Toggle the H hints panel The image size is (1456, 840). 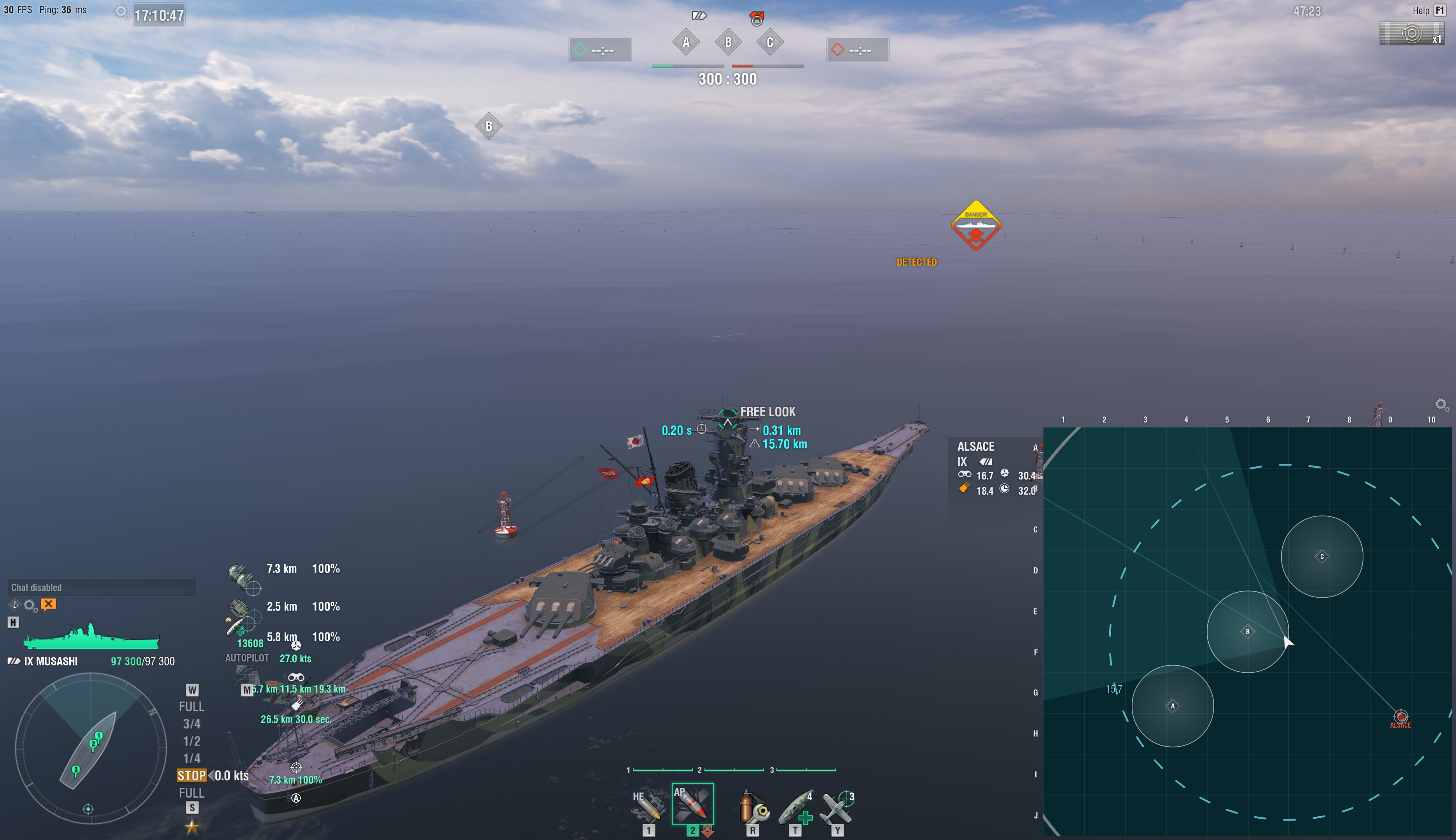[13, 623]
